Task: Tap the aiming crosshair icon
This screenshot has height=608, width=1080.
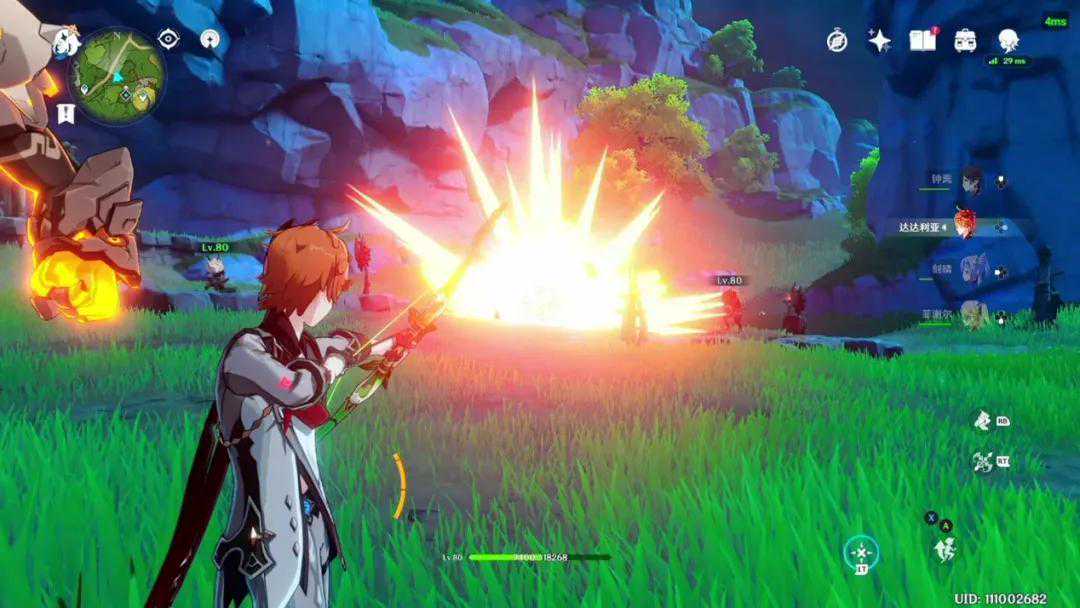Action: (860, 551)
